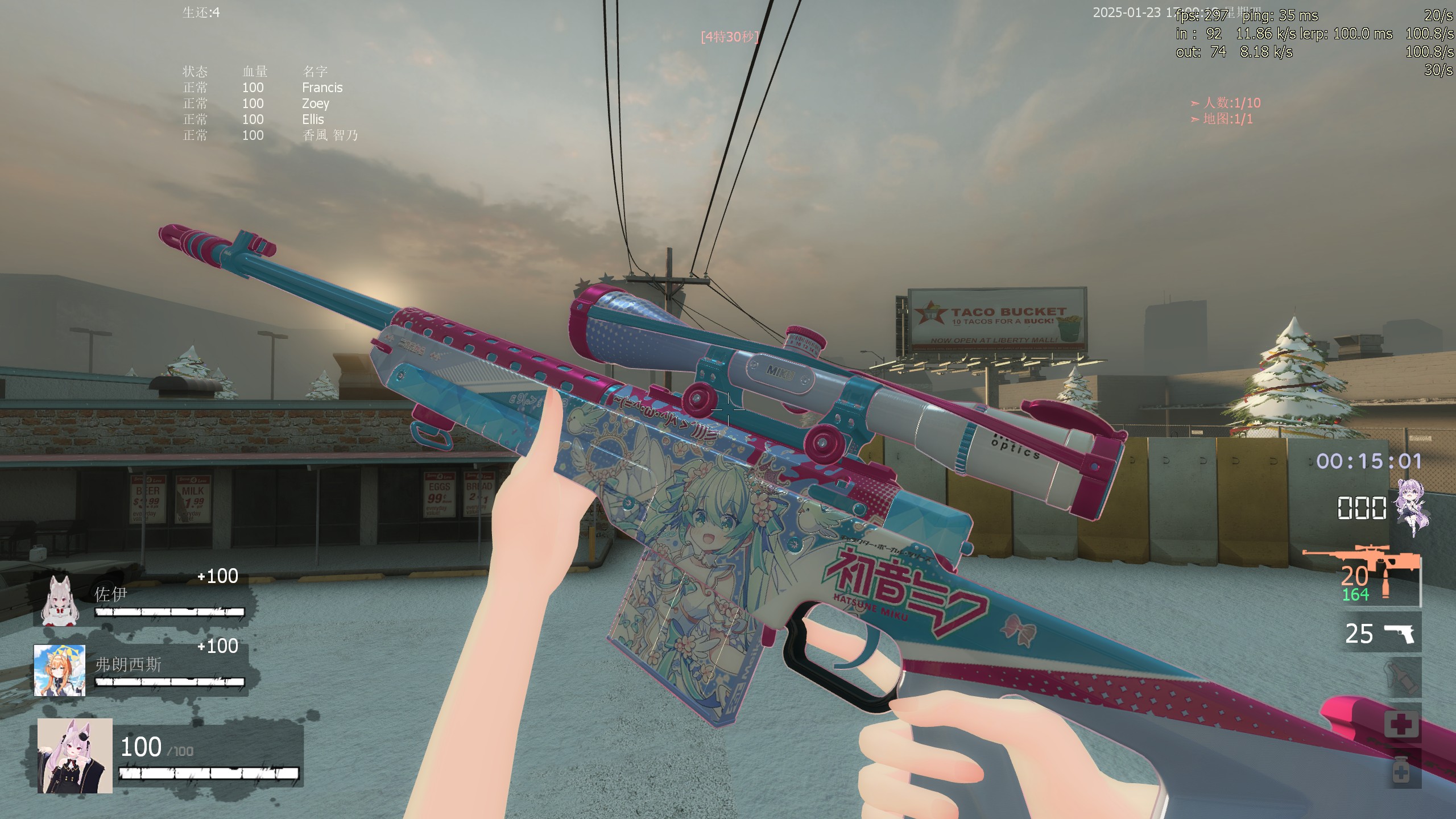The height and width of the screenshot is (819, 1456).
Task: Click your own pink-haired character portrait
Action: tap(75, 756)
